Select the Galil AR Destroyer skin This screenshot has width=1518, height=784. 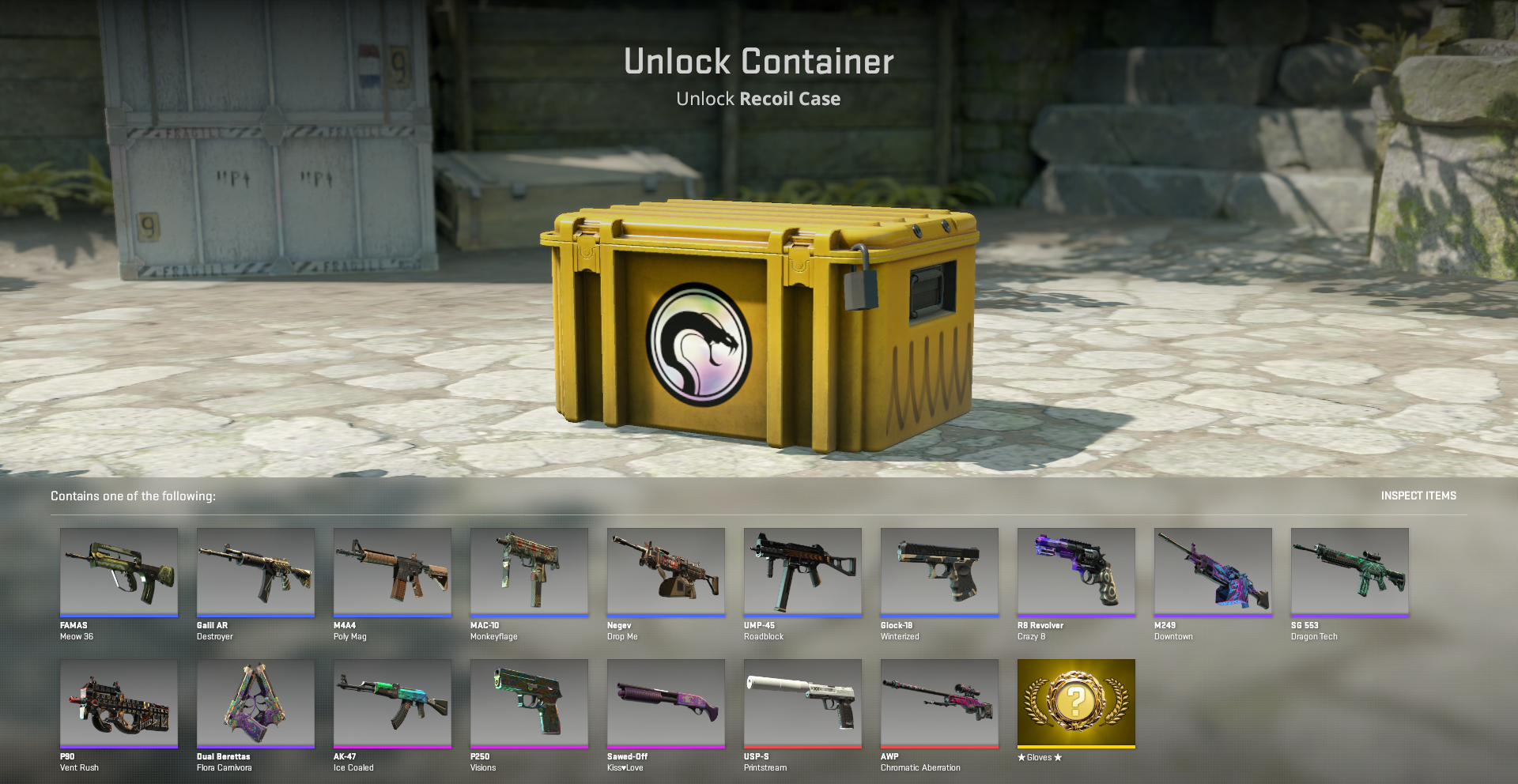click(255, 572)
